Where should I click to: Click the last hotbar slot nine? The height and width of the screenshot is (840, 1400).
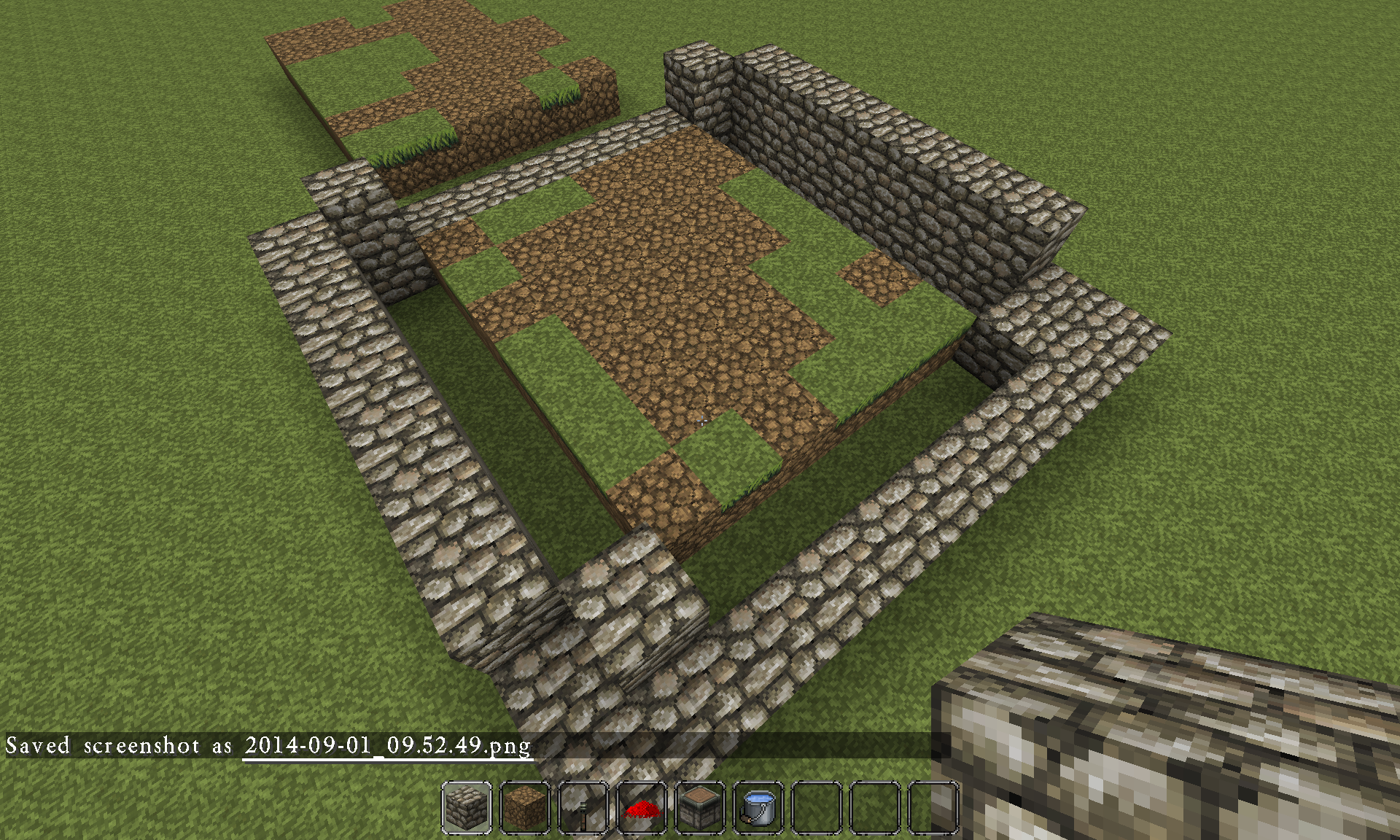[933, 809]
